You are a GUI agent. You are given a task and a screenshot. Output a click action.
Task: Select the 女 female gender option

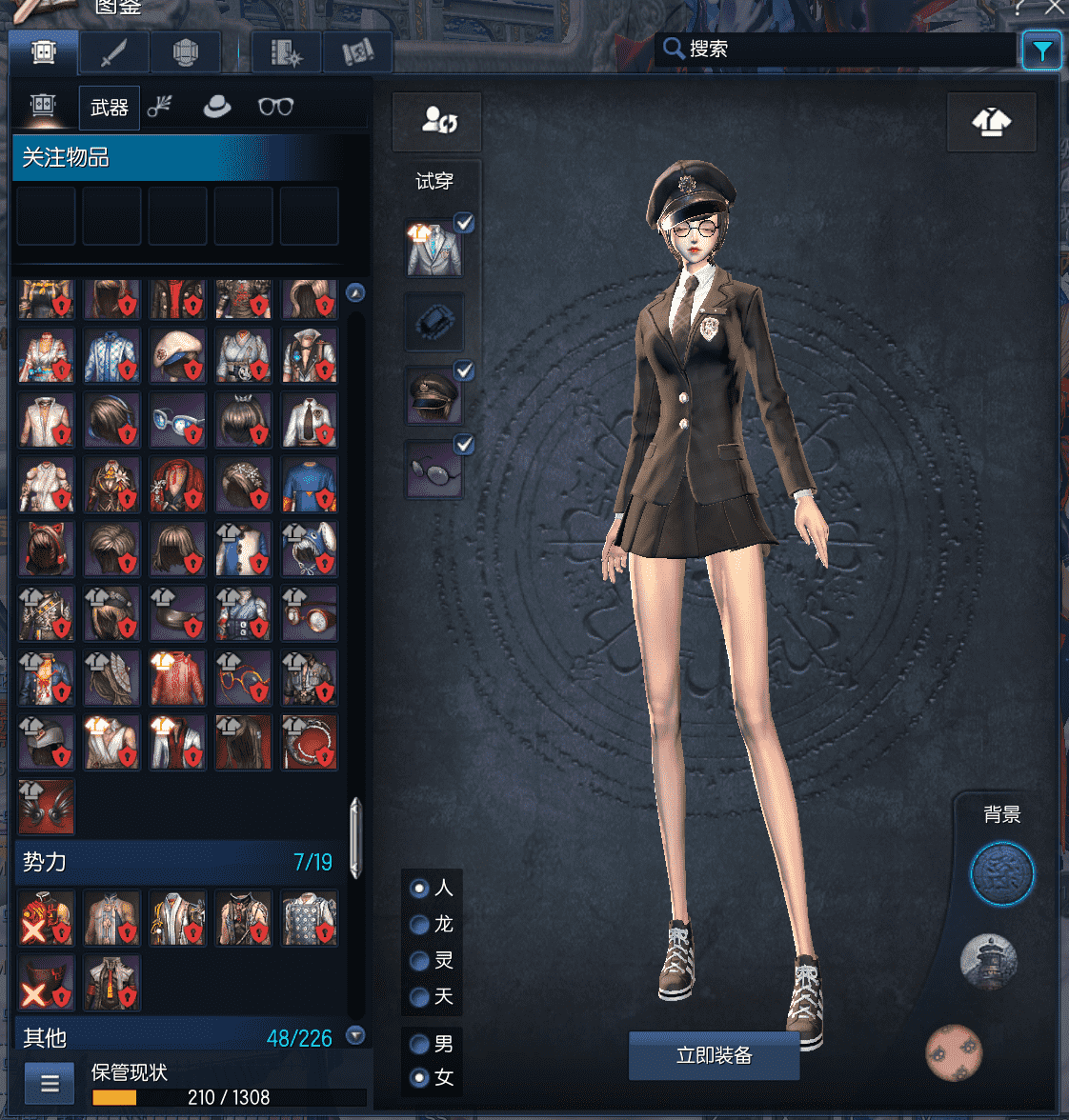click(419, 1078)
